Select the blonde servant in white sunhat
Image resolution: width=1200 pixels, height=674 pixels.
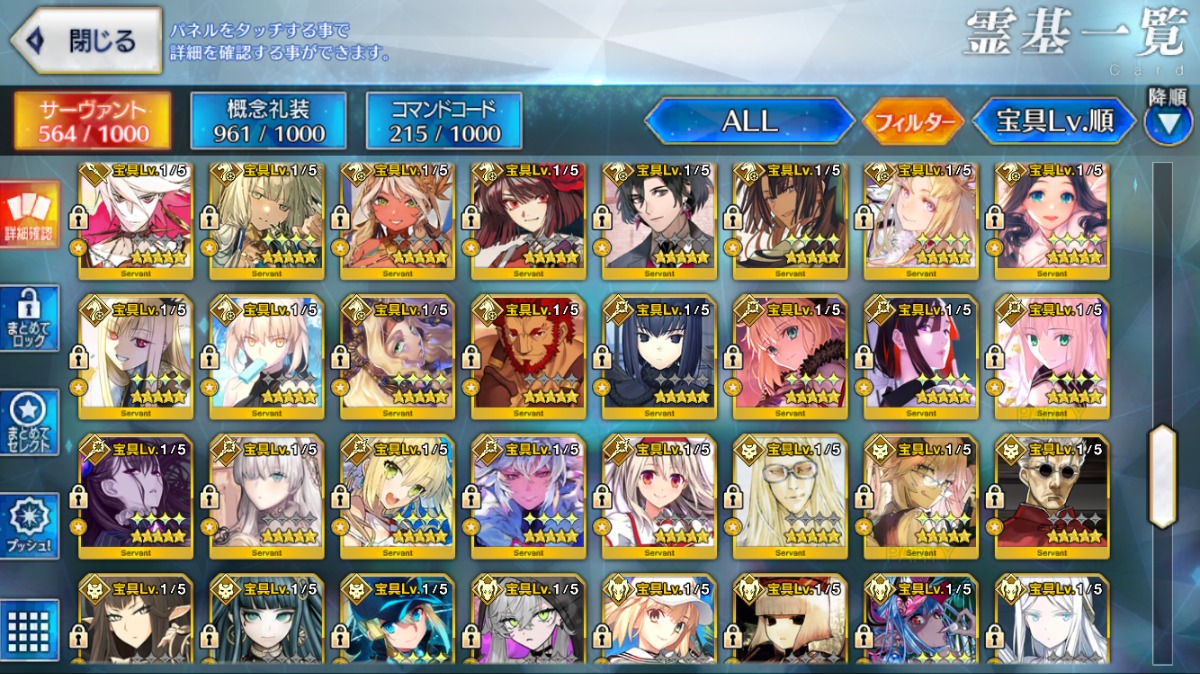(x=659, y=620)
